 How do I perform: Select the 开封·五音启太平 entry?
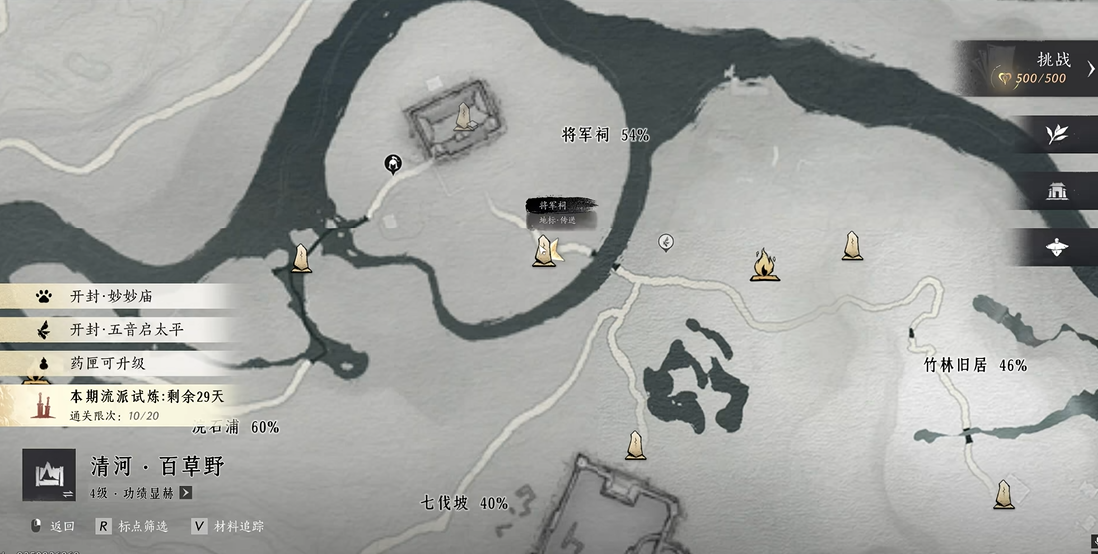120,329
